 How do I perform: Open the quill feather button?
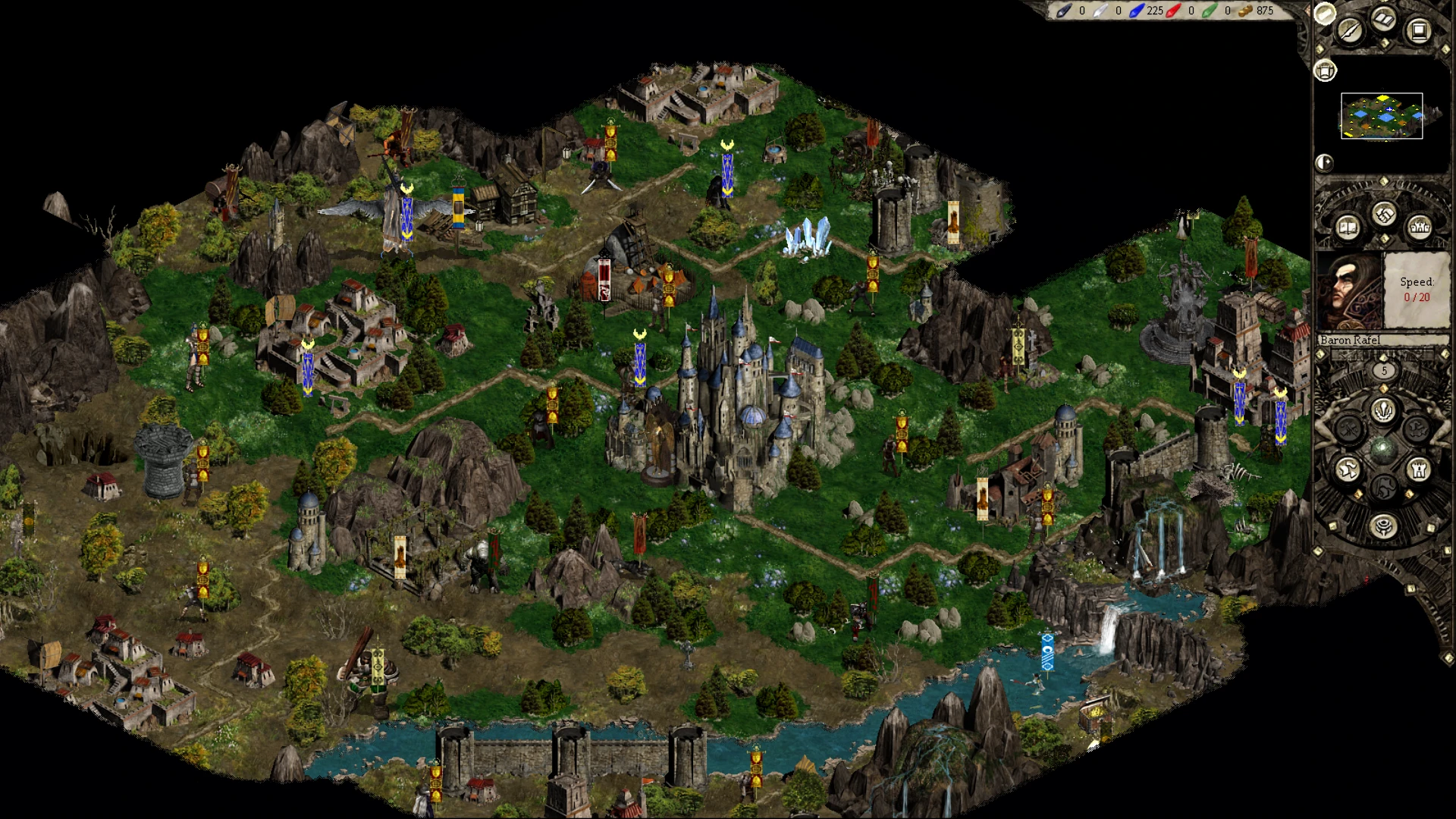click(x=1350, y=30)
